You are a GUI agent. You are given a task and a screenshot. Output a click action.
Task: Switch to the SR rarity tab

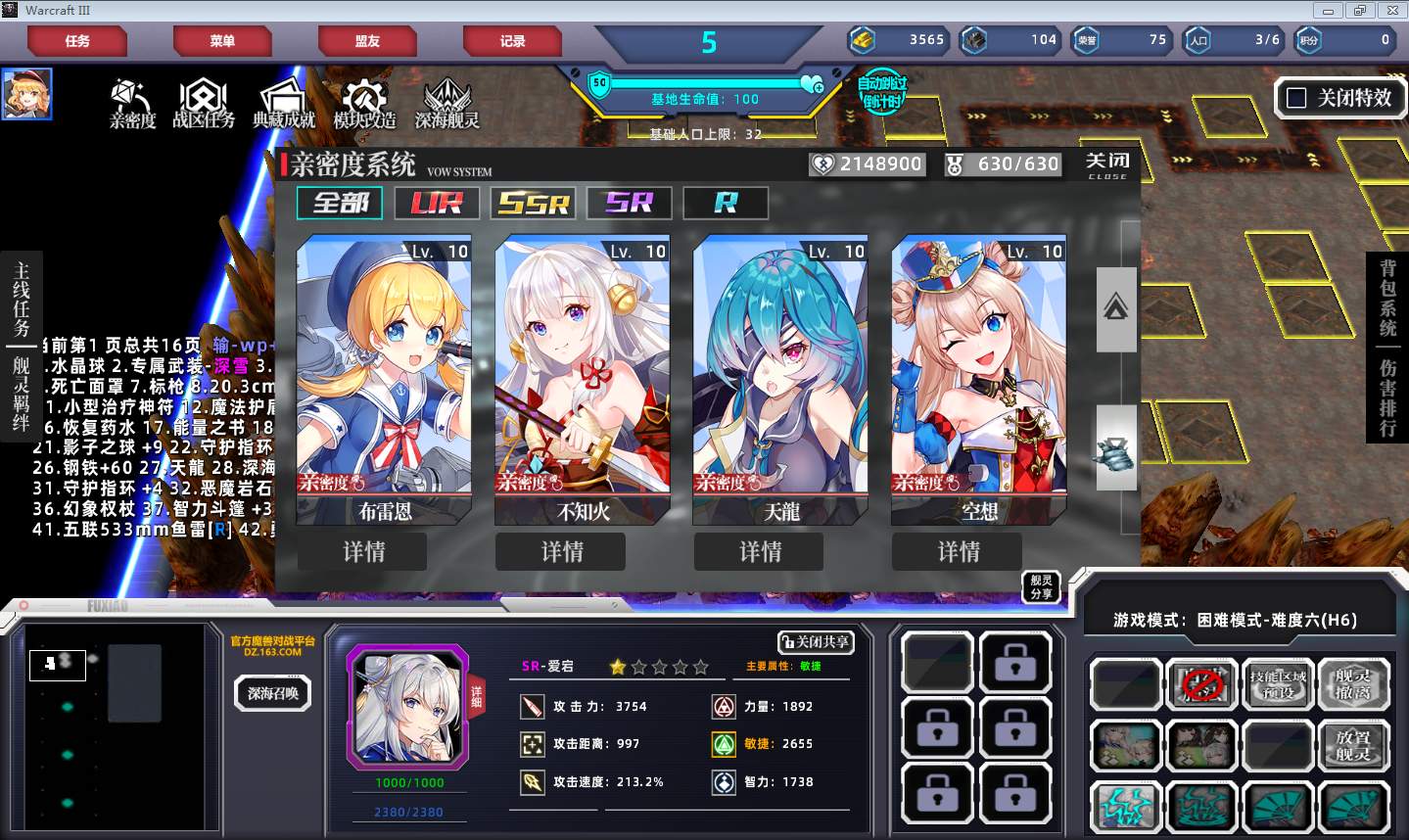[x=629, y=203]
